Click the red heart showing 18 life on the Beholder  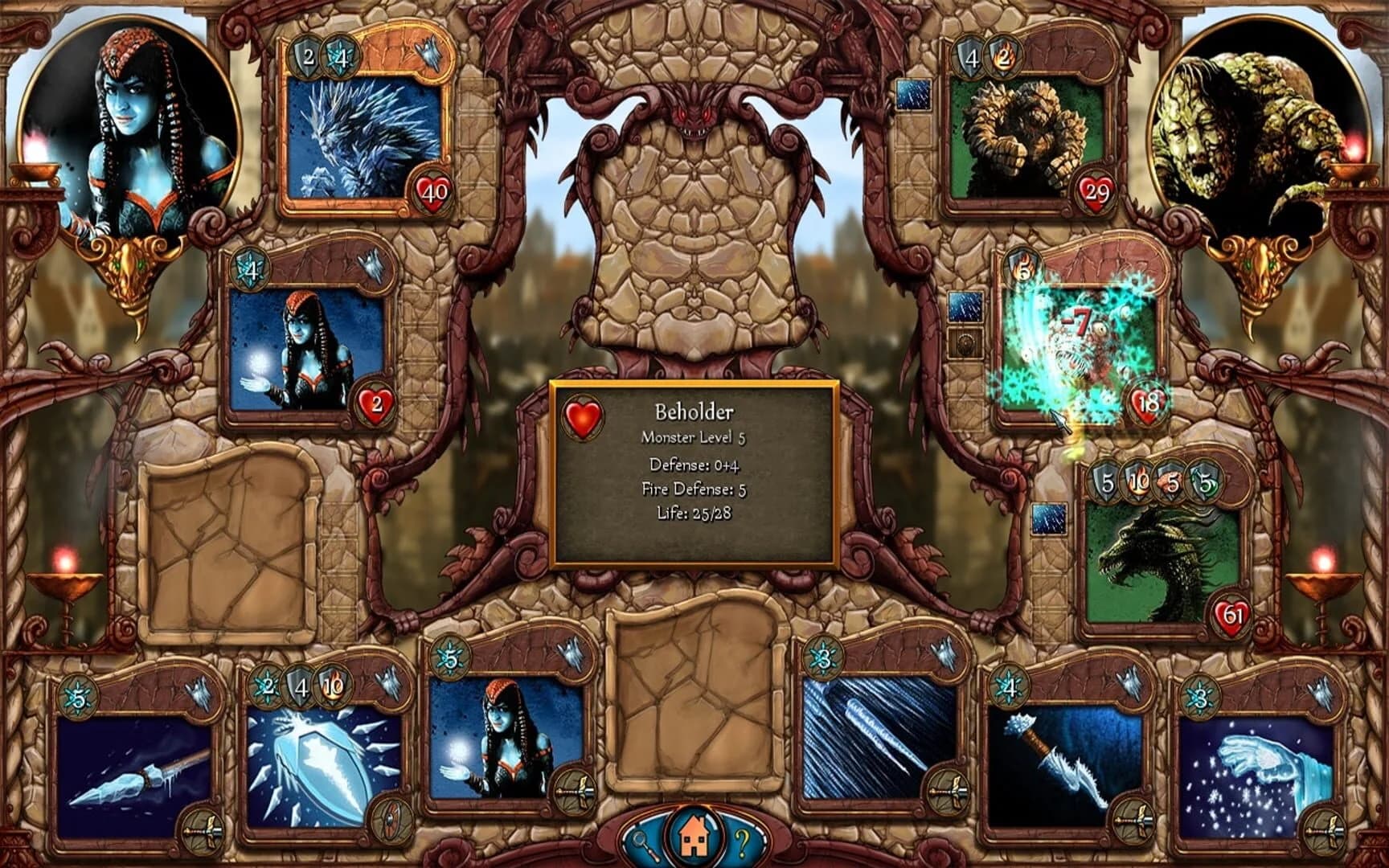1145,402
